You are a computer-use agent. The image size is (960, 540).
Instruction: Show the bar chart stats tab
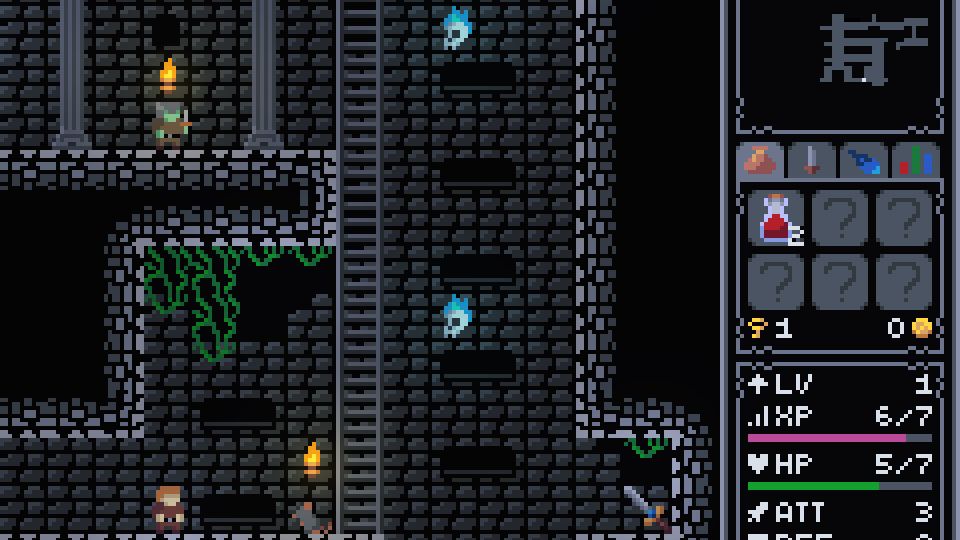[915, 161]
